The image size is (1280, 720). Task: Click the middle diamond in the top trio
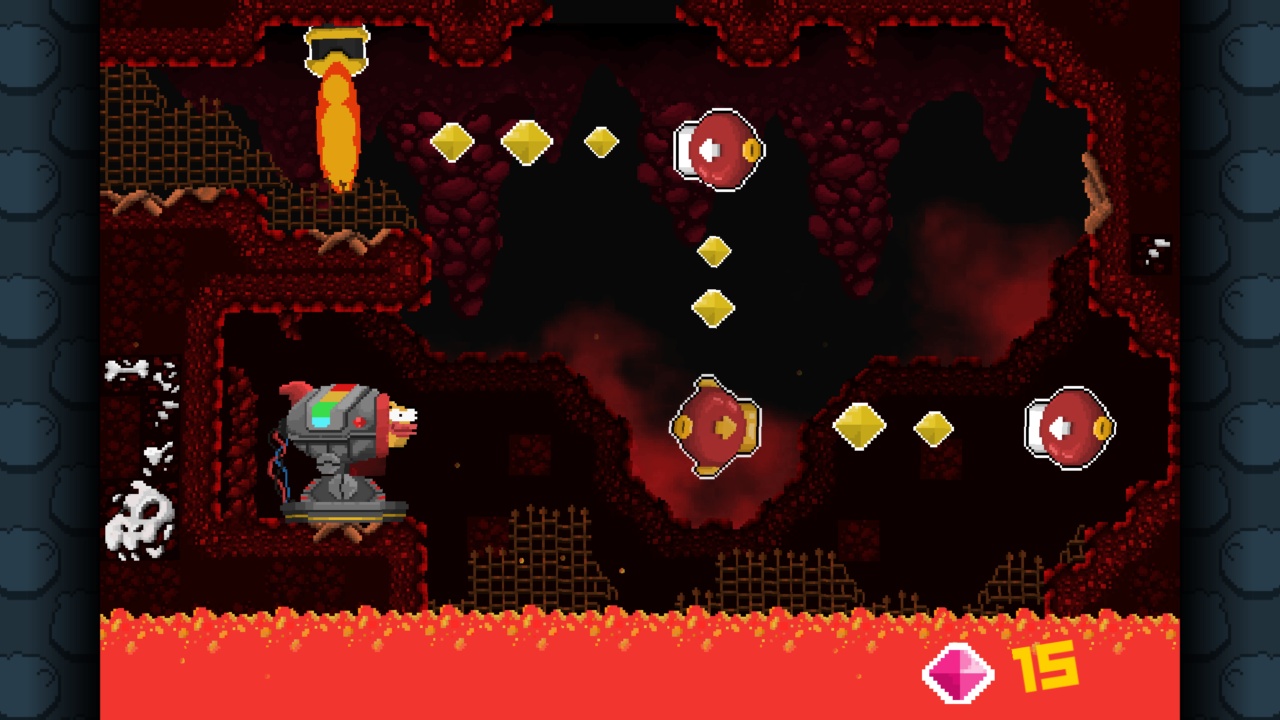coord(527,142)
